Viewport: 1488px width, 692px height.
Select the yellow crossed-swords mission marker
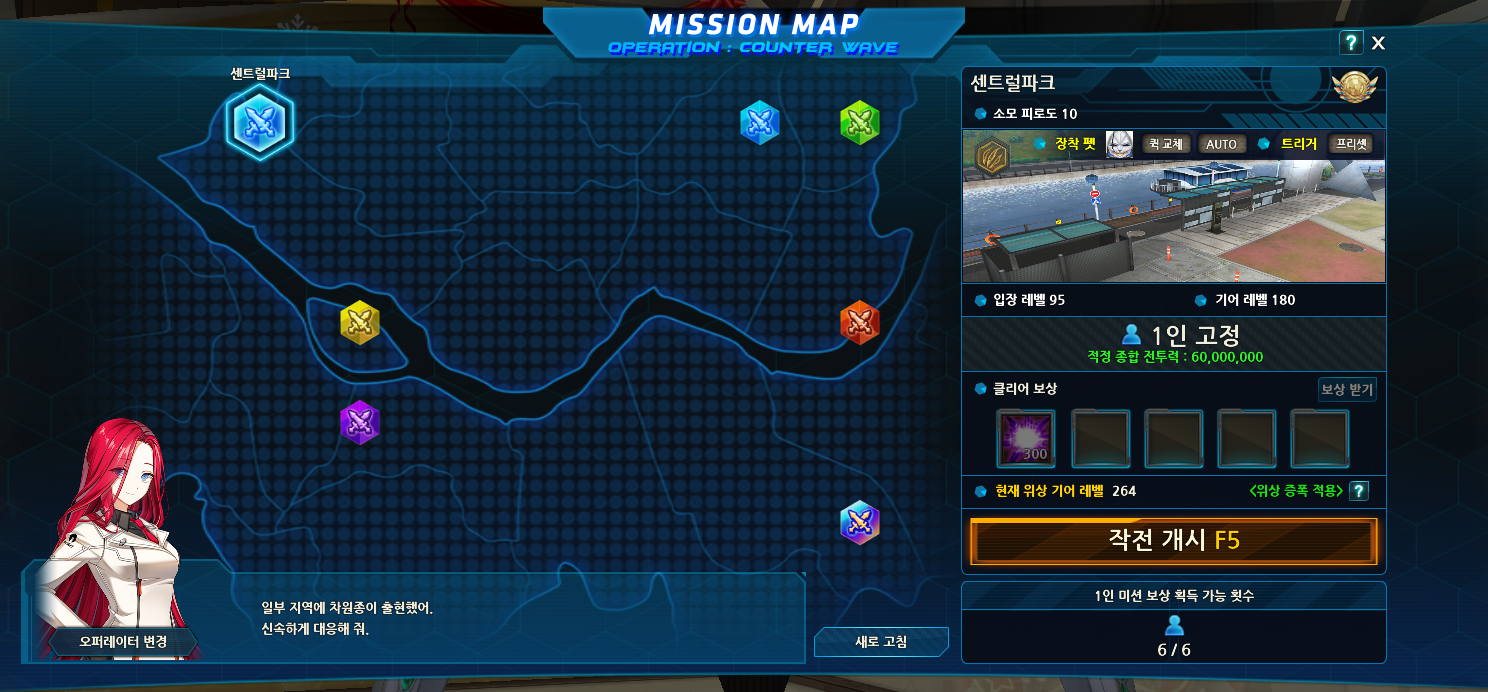click(x=360, y=322)
